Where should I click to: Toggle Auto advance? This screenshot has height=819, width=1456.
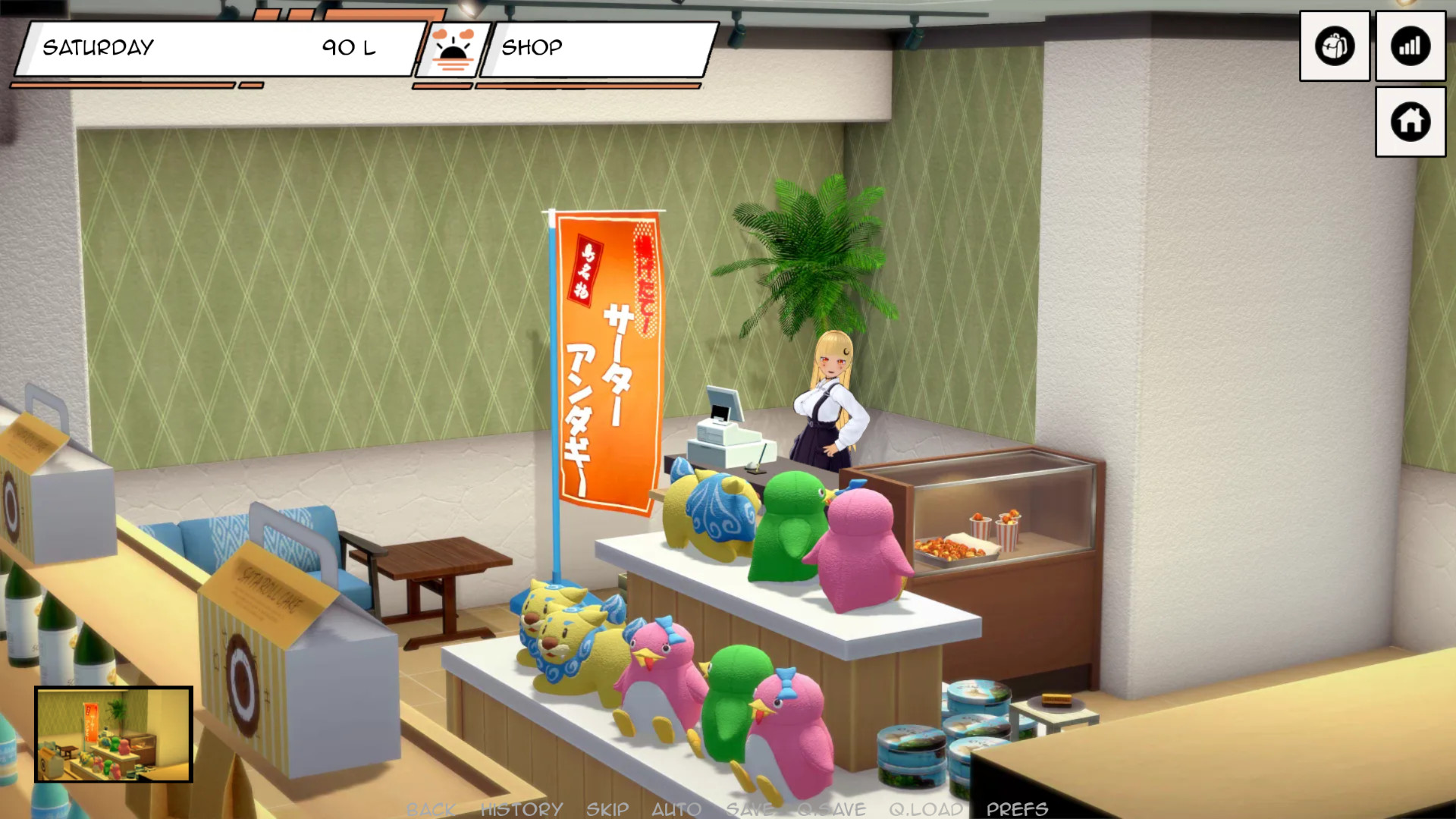coord(676,809)
